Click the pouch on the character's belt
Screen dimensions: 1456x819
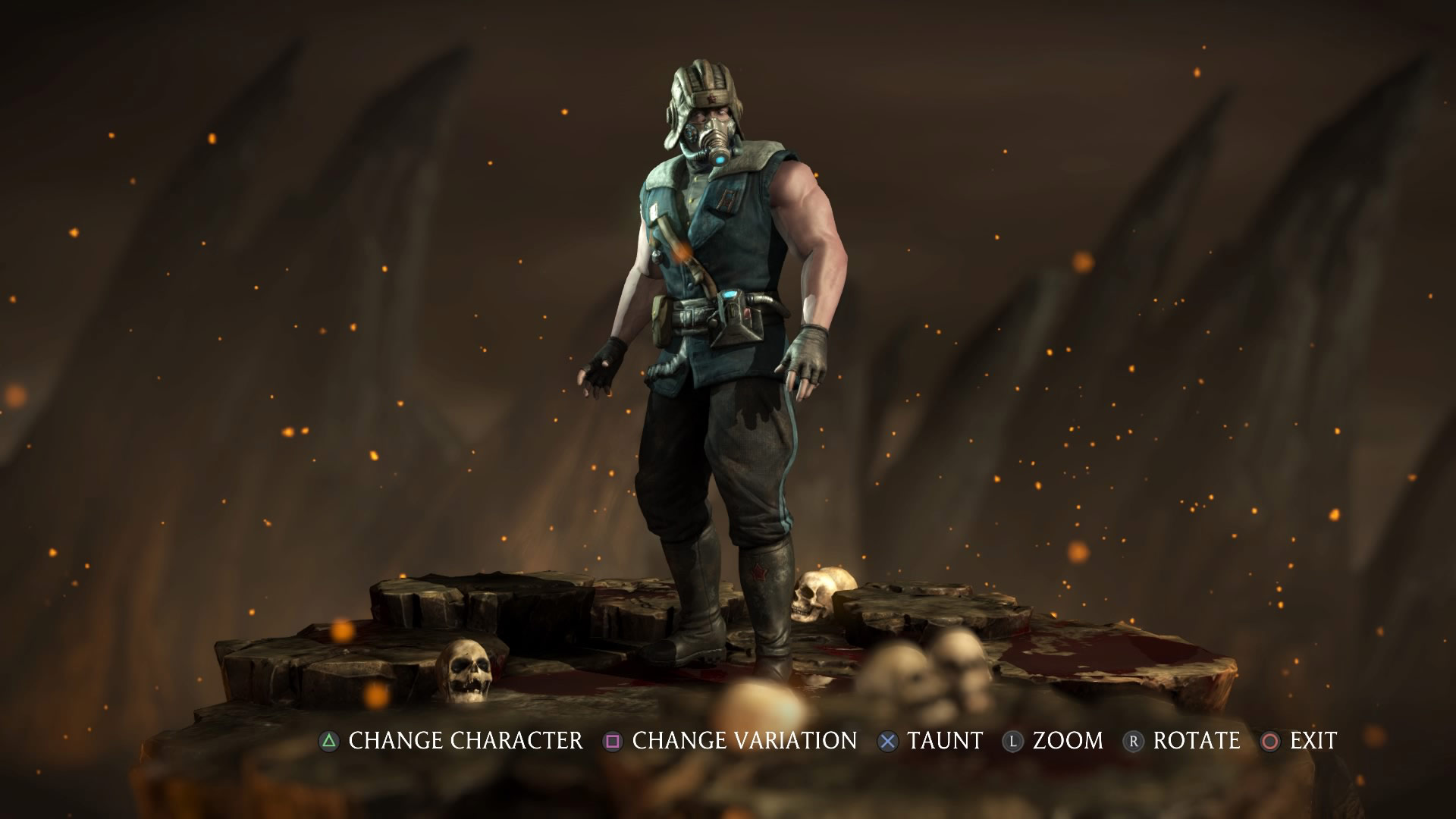pos(661,322)
